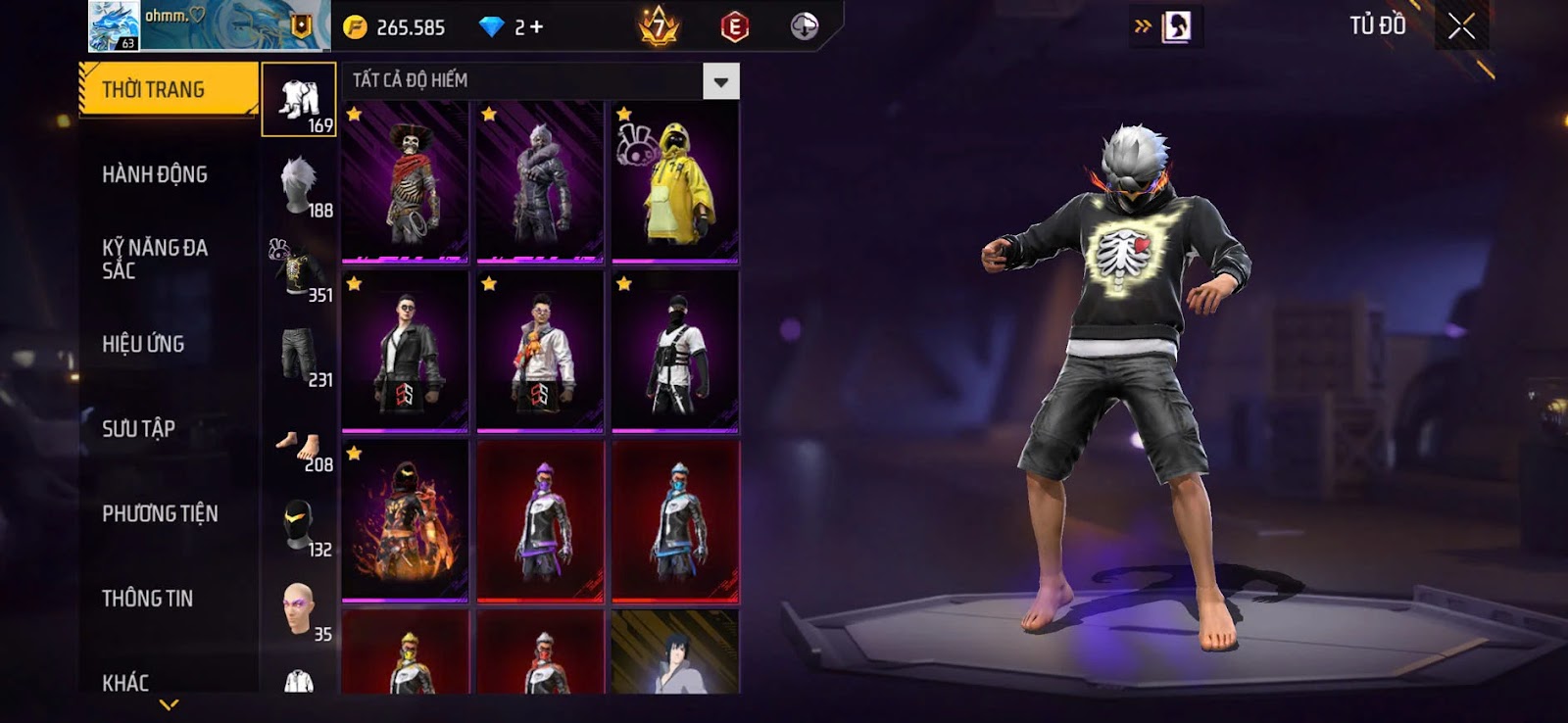Open the player profile avatar ohmm
Viewport: 1568px width, 723px height.
114,25
